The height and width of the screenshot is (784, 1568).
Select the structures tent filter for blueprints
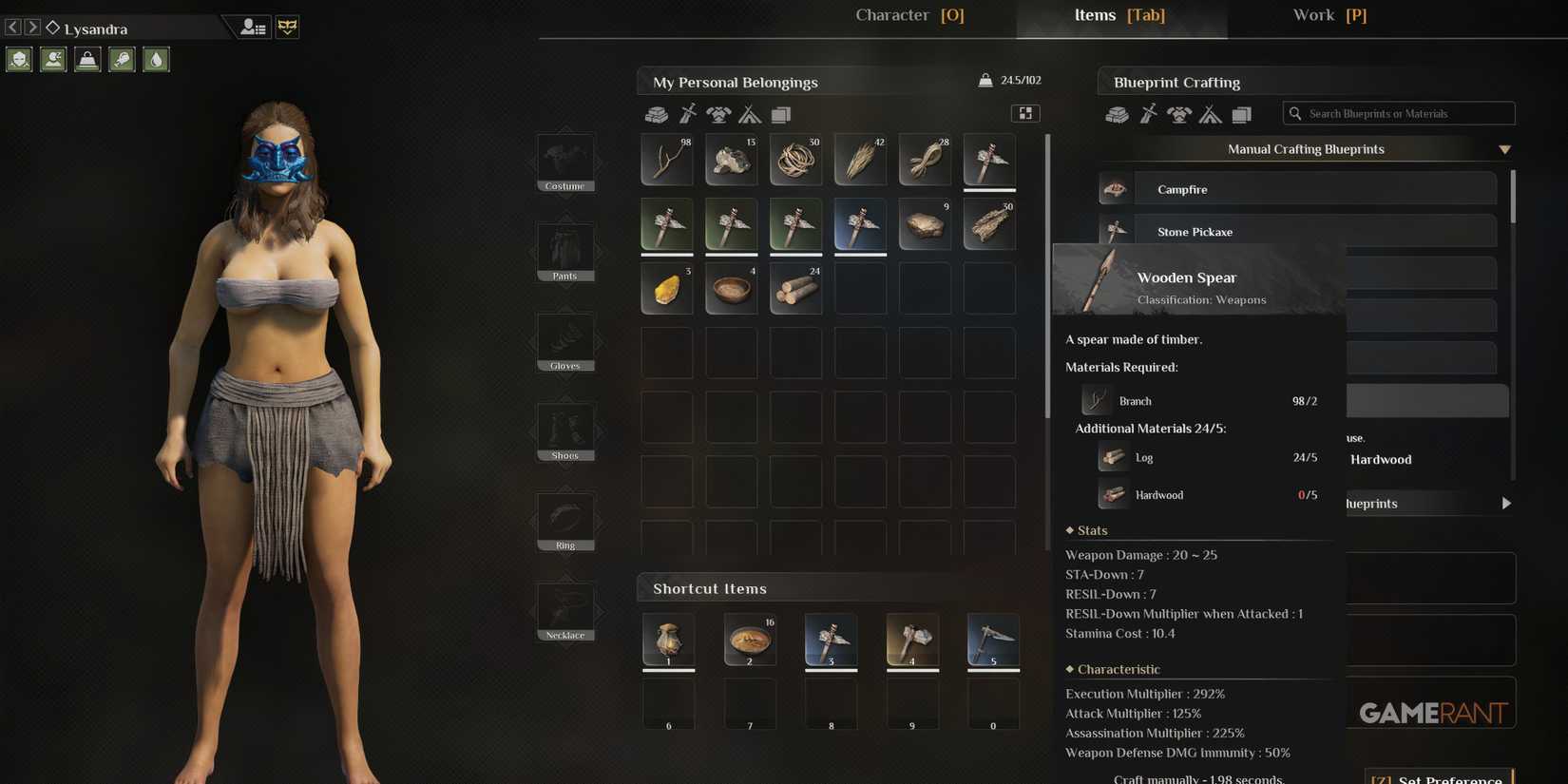[x=1210, y=114]
